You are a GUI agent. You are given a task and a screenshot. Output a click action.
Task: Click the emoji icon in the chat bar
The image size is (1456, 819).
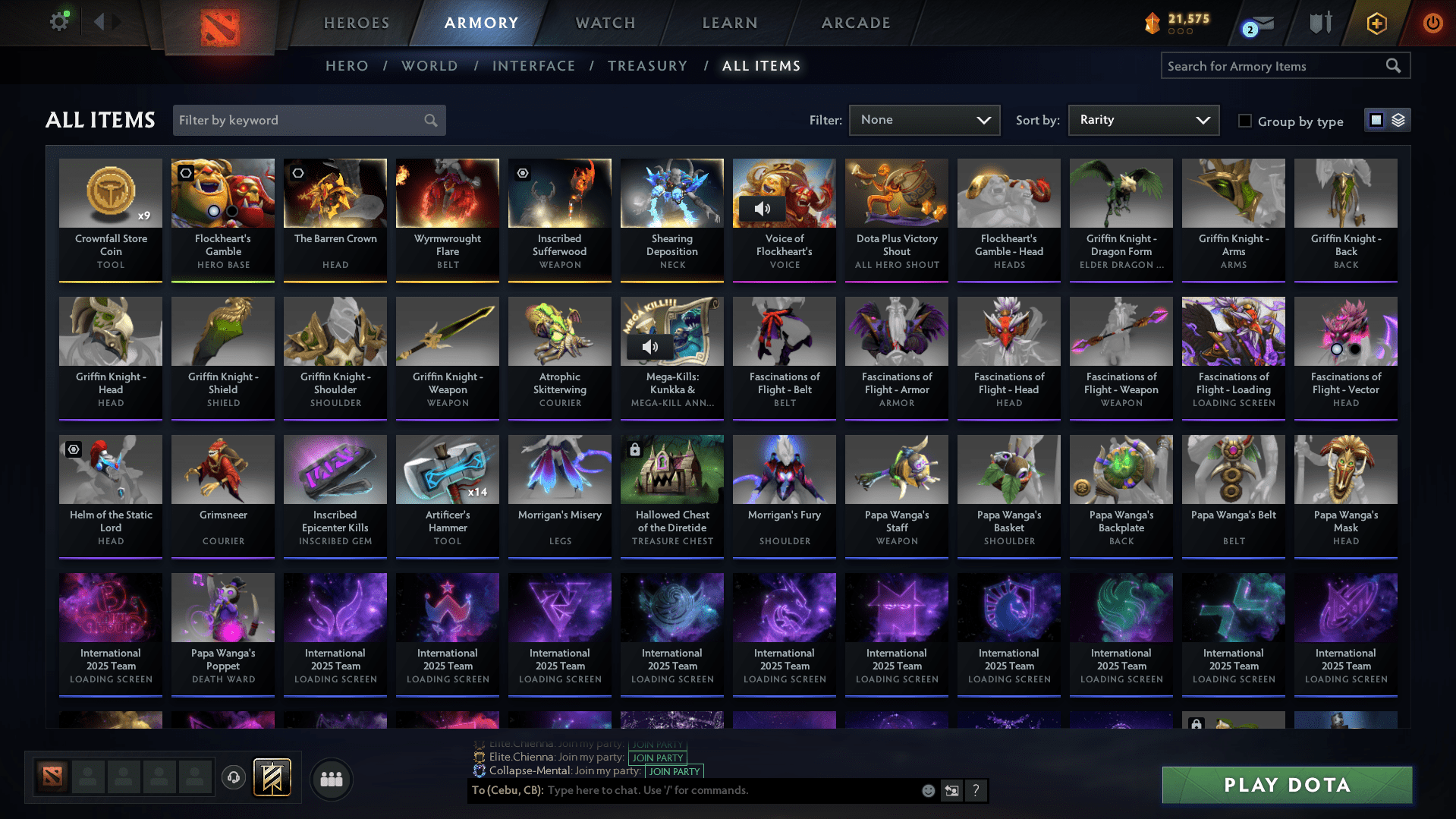point(927,790)
